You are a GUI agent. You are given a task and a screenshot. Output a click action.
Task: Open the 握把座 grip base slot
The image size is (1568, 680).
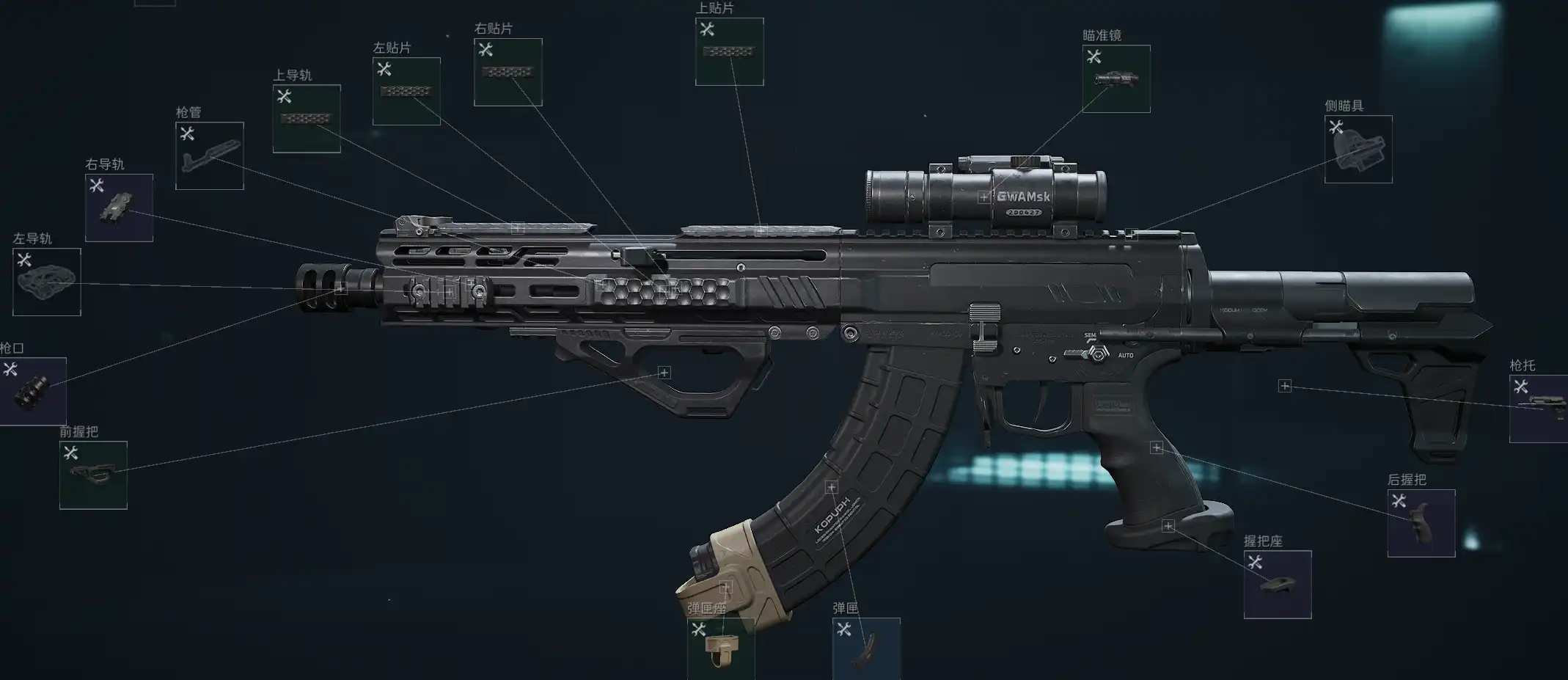click(1278, 585)
